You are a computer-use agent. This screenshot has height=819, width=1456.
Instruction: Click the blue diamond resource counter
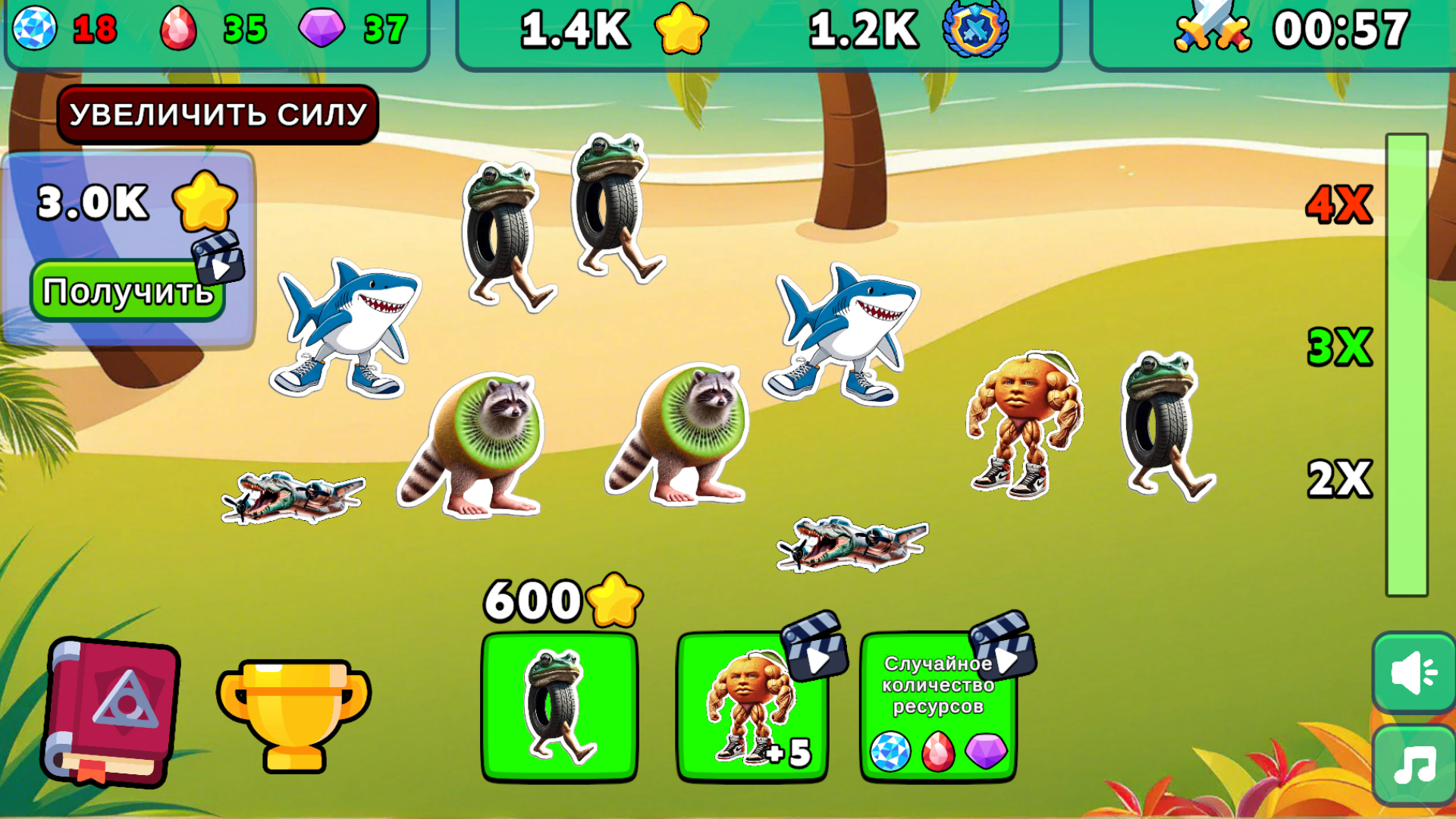coord(61,29)
